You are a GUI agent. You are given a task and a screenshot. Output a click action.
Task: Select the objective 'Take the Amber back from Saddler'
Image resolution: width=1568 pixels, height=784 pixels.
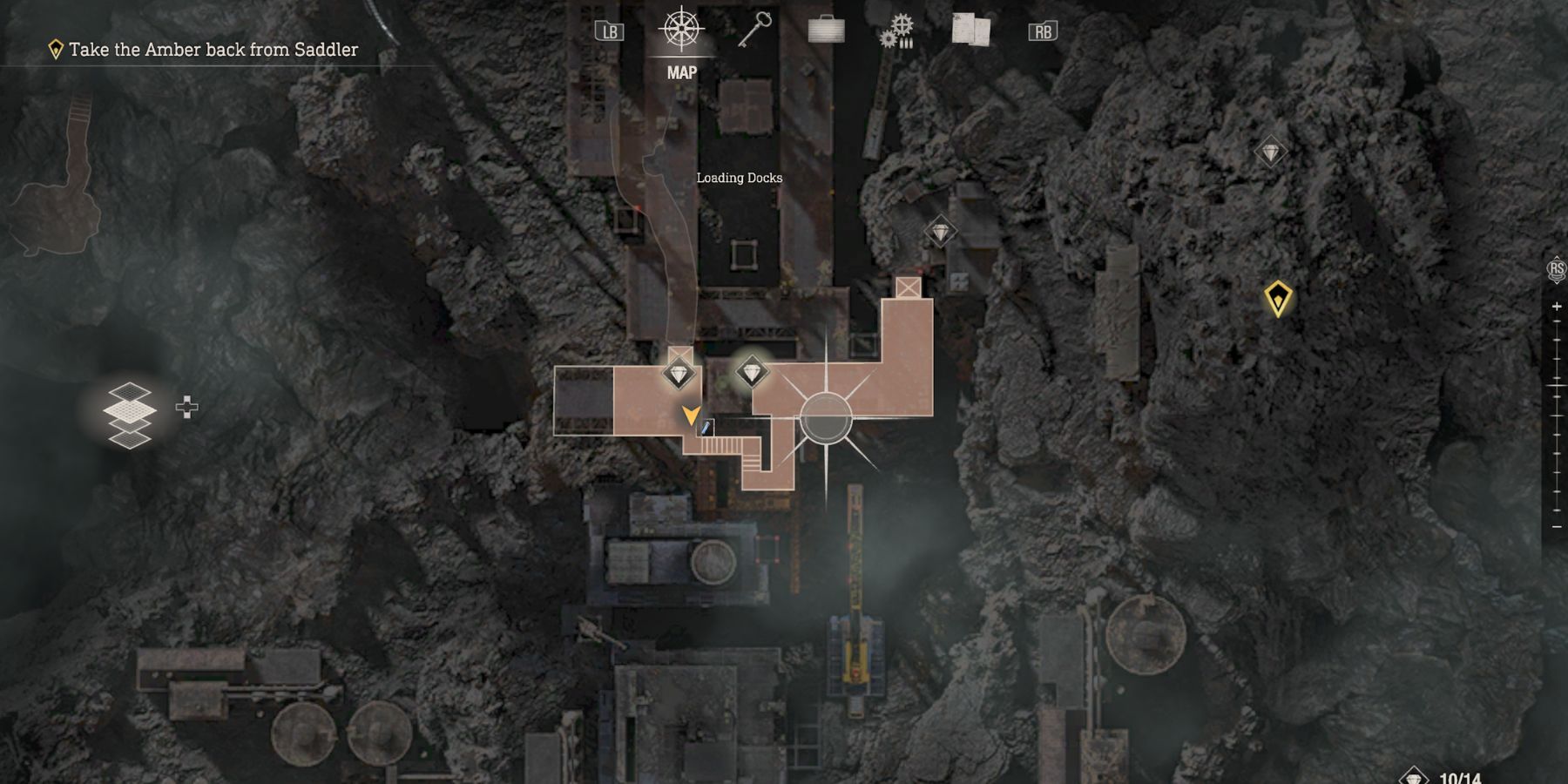click(x=213, y=51)
